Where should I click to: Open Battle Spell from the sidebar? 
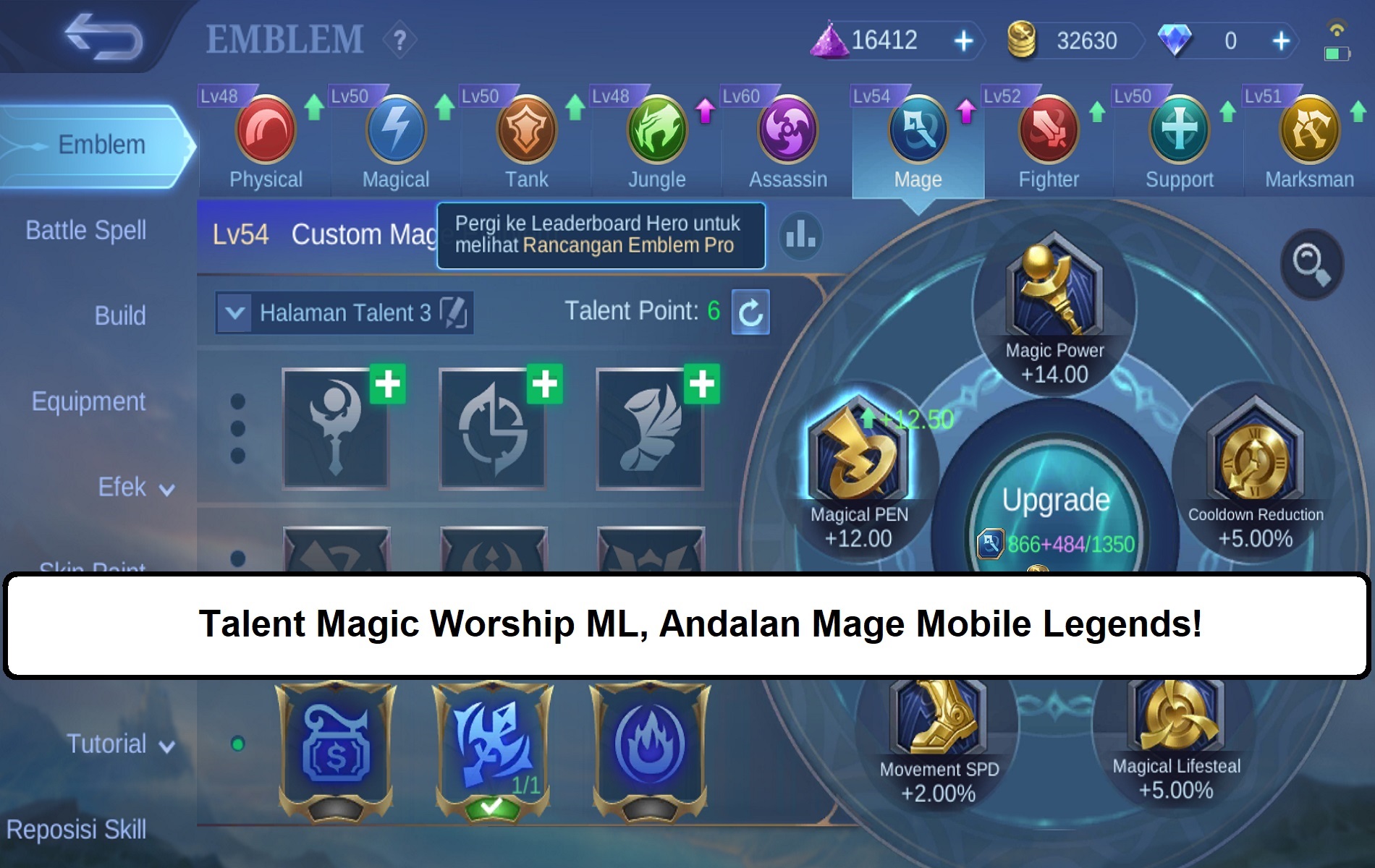[x=87, y=230]
